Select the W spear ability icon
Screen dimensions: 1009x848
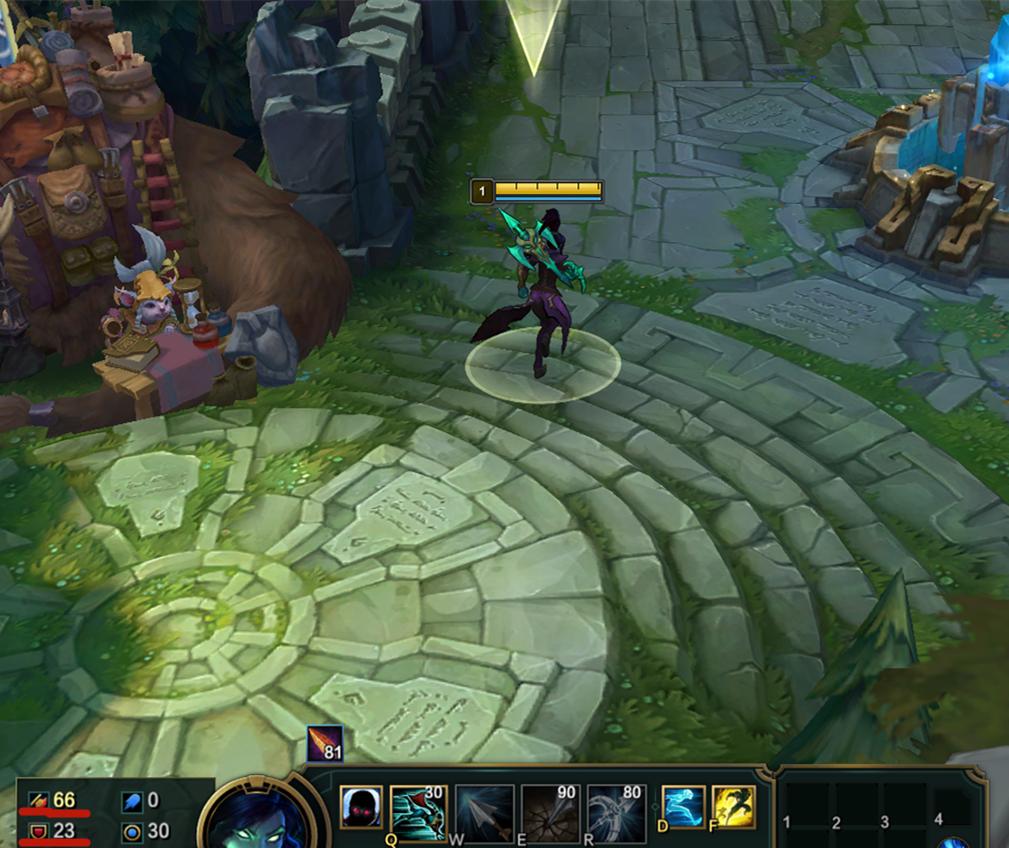pos(485,811)
